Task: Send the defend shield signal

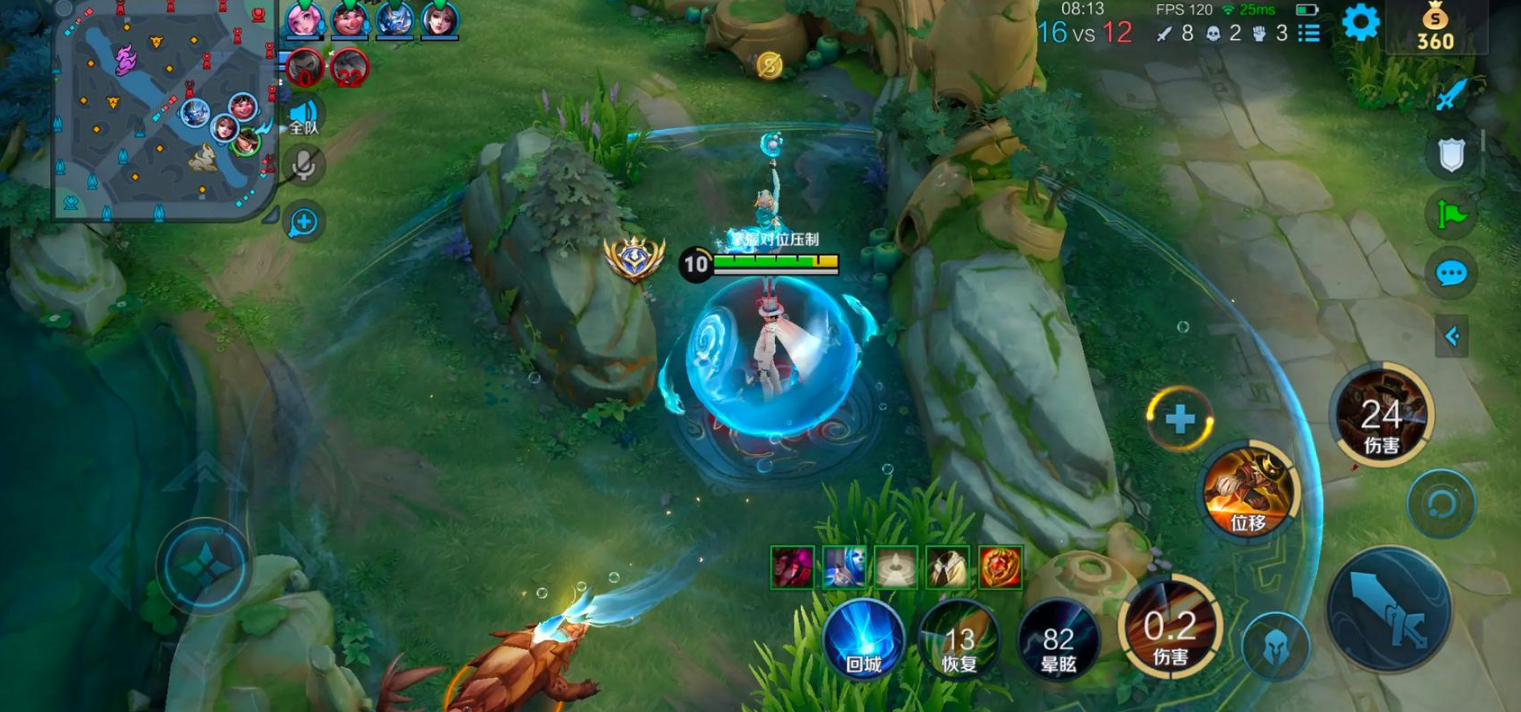Action: 1450,155
